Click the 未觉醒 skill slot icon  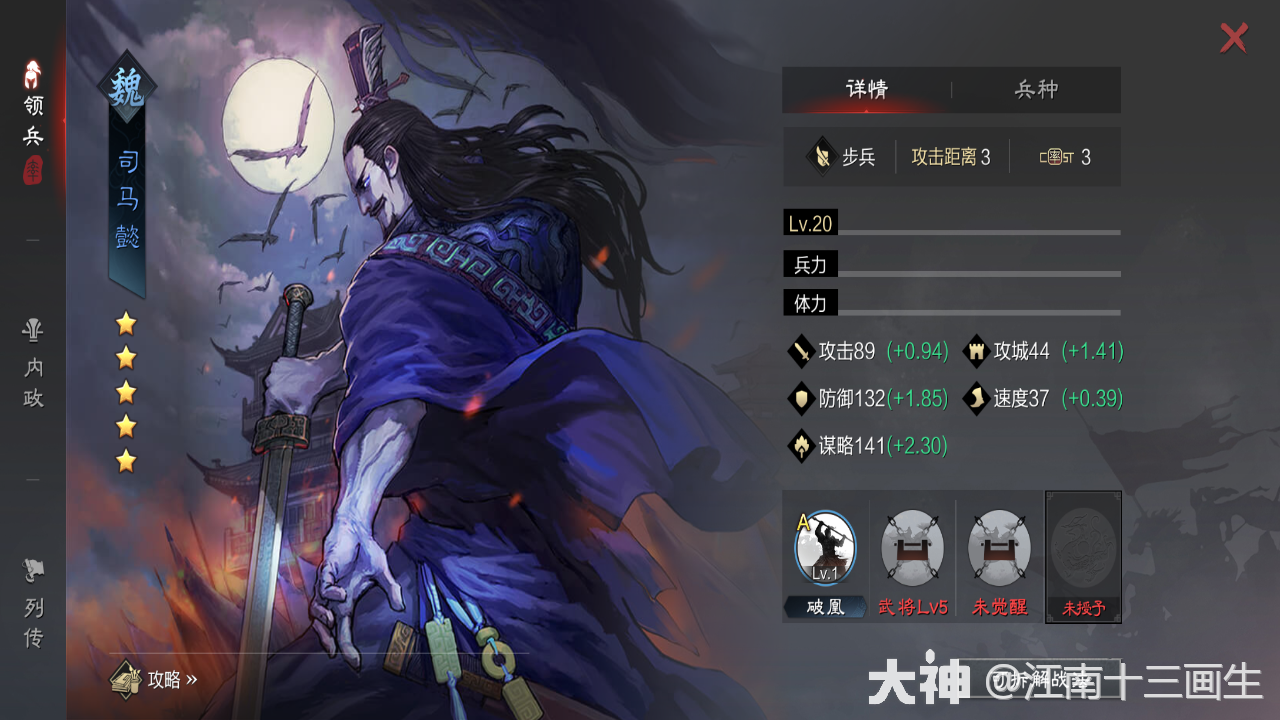pyautogui.click(x=999, y=546)
